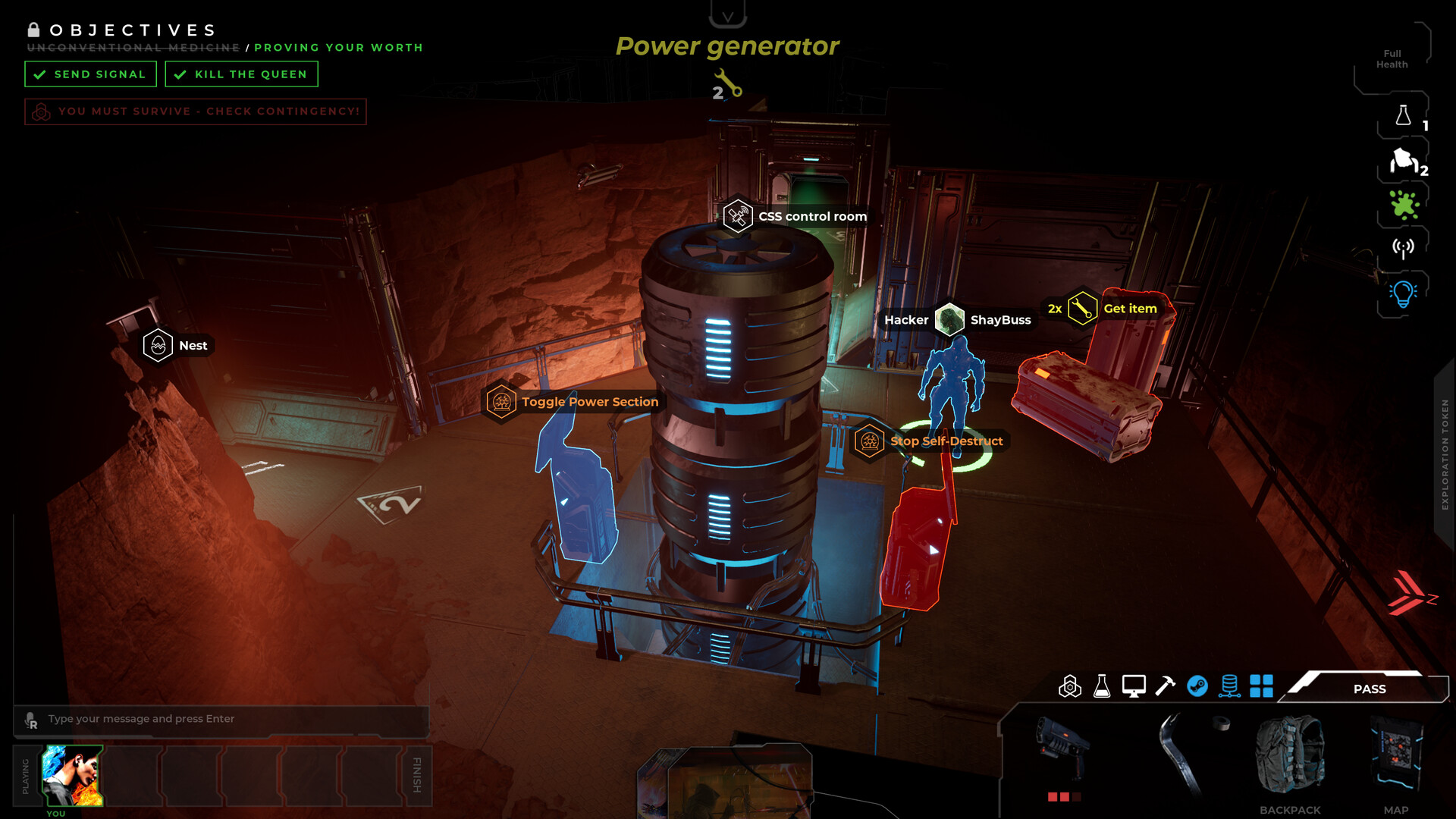Click YOU MUST SURVIVE - CHECK CONTINGENCY warning
1456x819 pixels.
coord(195,111)
